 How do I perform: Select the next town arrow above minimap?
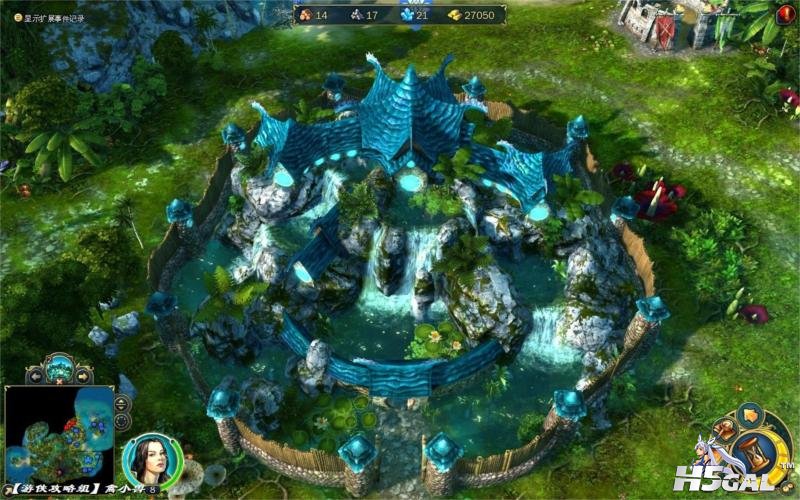click(83, 375)
